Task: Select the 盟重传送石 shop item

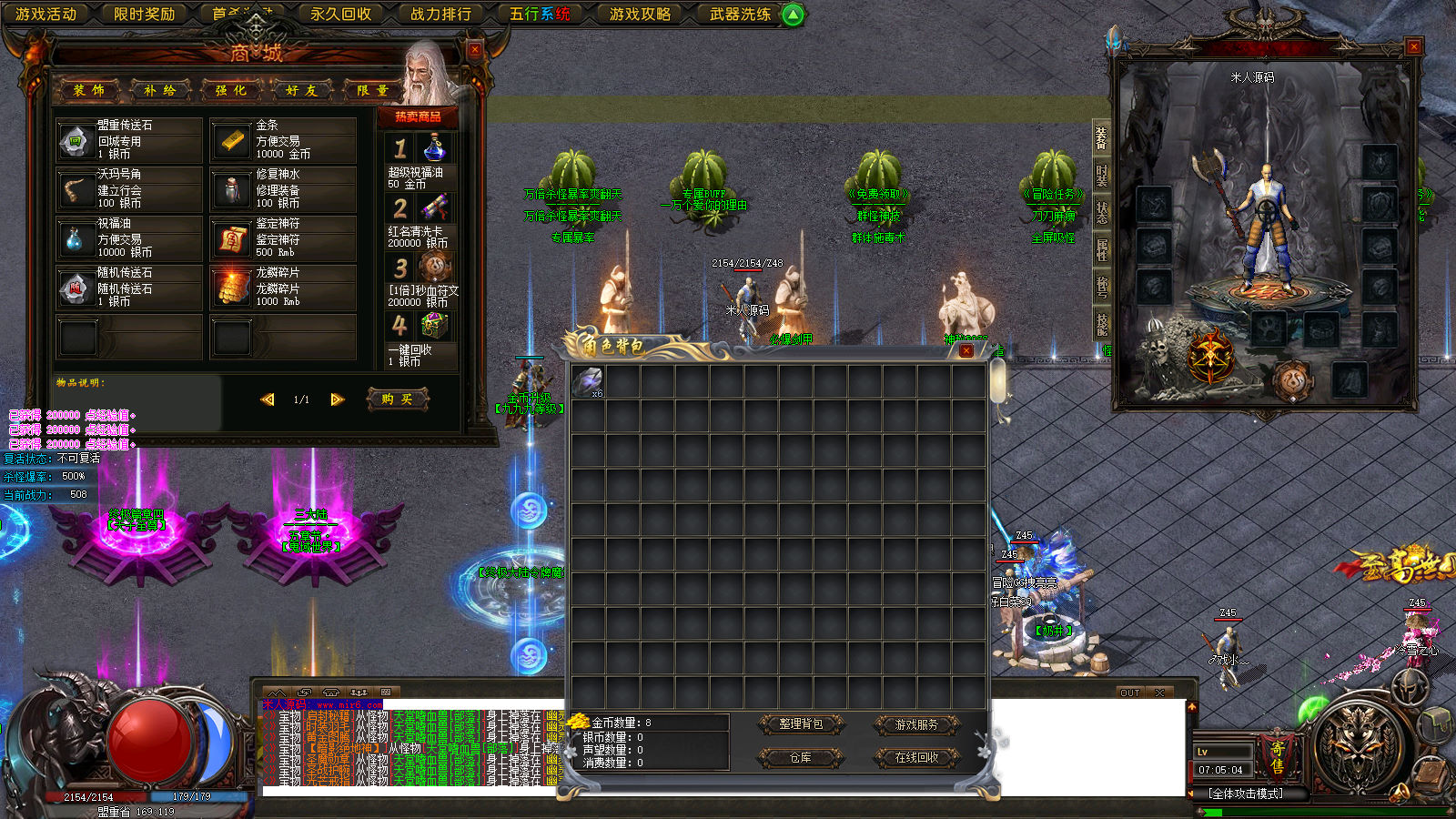Action: (128, 139)
